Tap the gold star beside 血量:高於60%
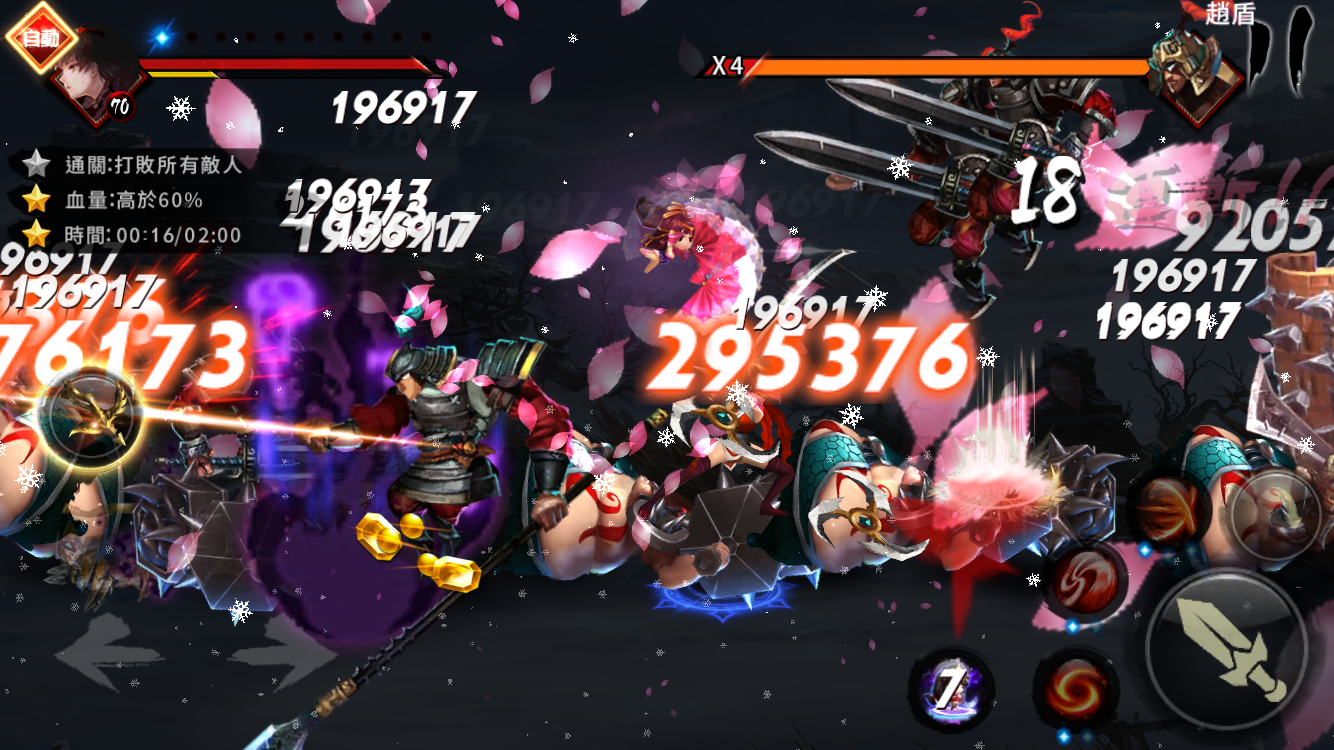The image size is (1334, 750). click(37, 197)
